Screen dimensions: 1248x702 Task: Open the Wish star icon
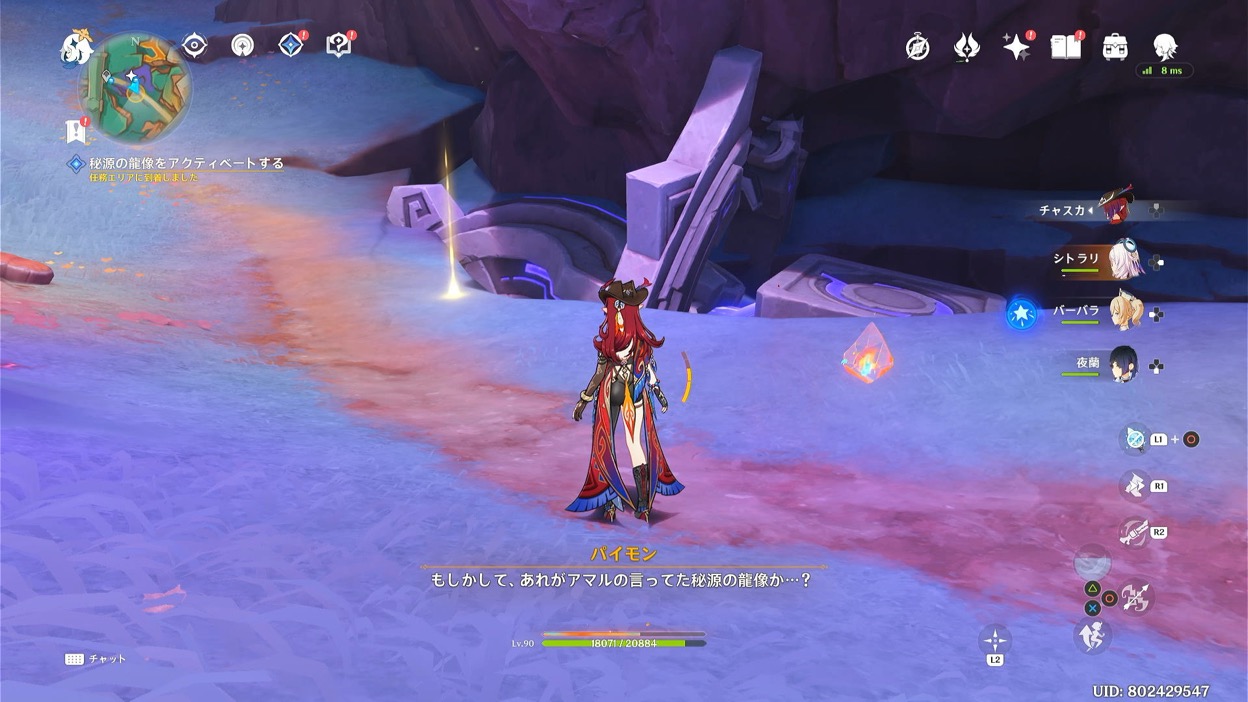pyautogui.click(x=1016, y=47)
